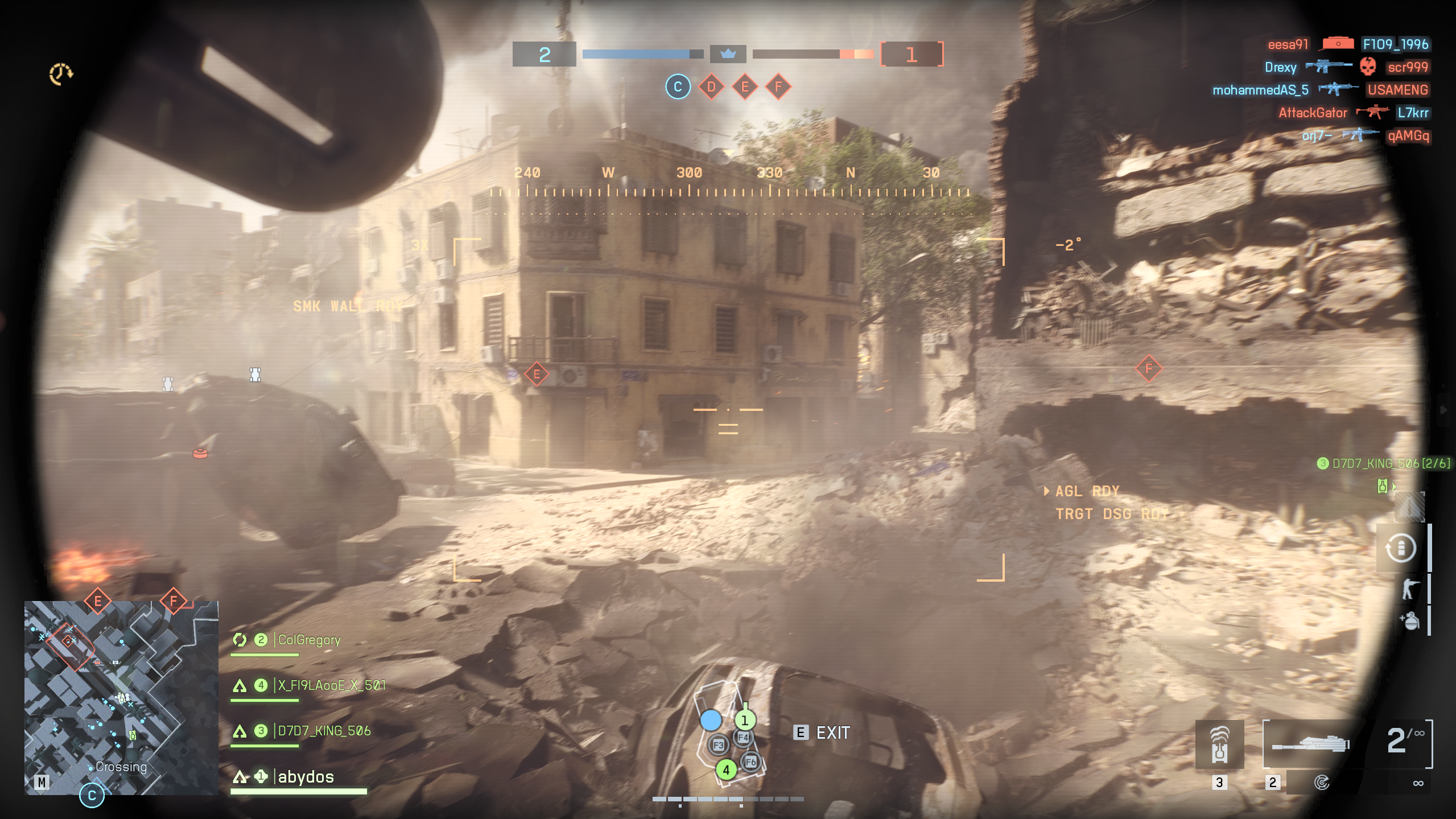Click the eesa91 kill feed entry
The width and height of the screenshot is (1456, 819).
point(1288,44)
